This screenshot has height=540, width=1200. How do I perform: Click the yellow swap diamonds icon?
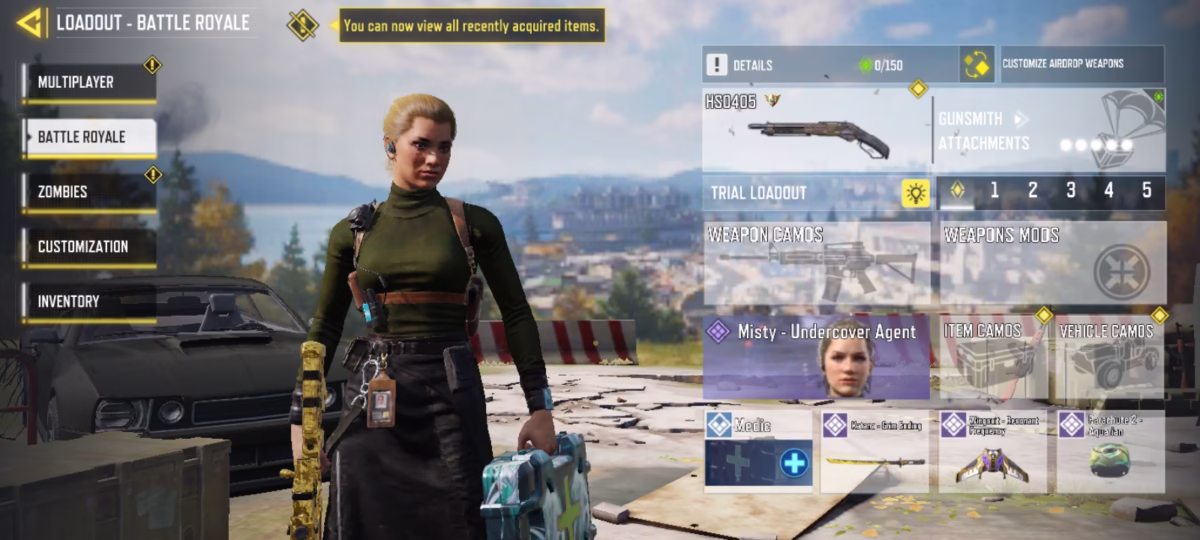pyautogui.click(x=976, y=65)
